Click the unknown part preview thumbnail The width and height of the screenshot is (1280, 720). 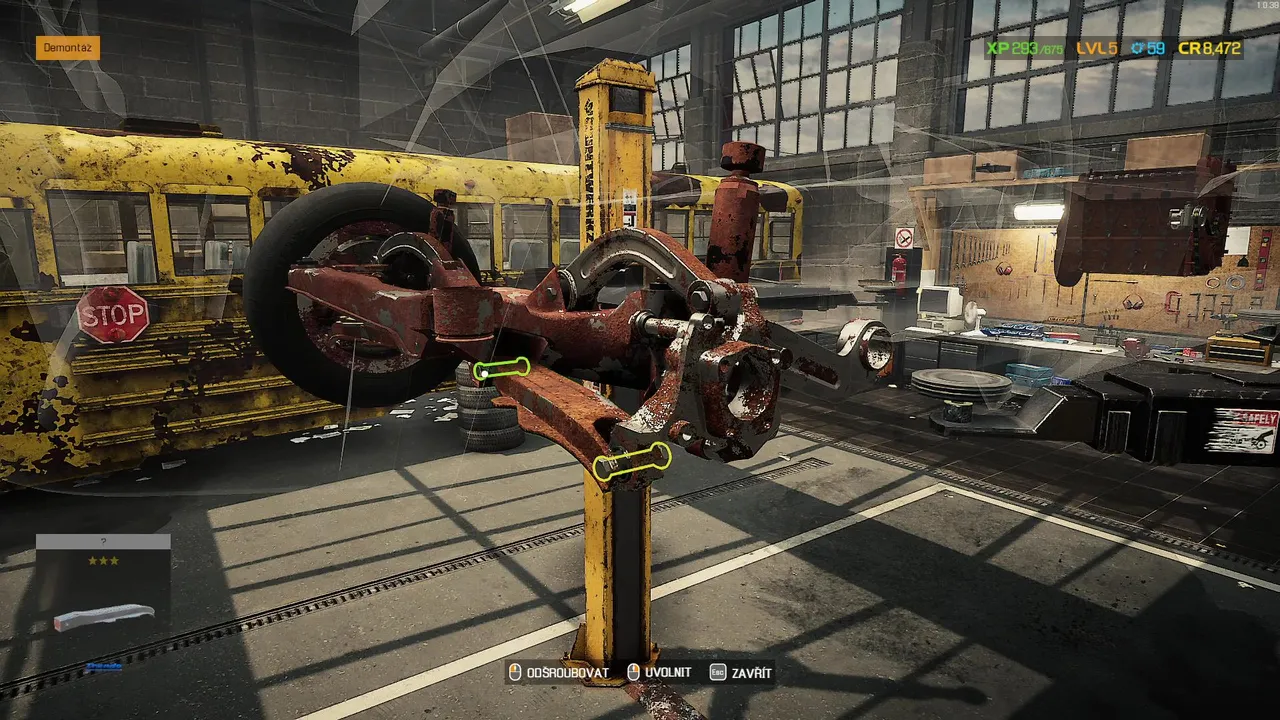(x=103, y=616)
